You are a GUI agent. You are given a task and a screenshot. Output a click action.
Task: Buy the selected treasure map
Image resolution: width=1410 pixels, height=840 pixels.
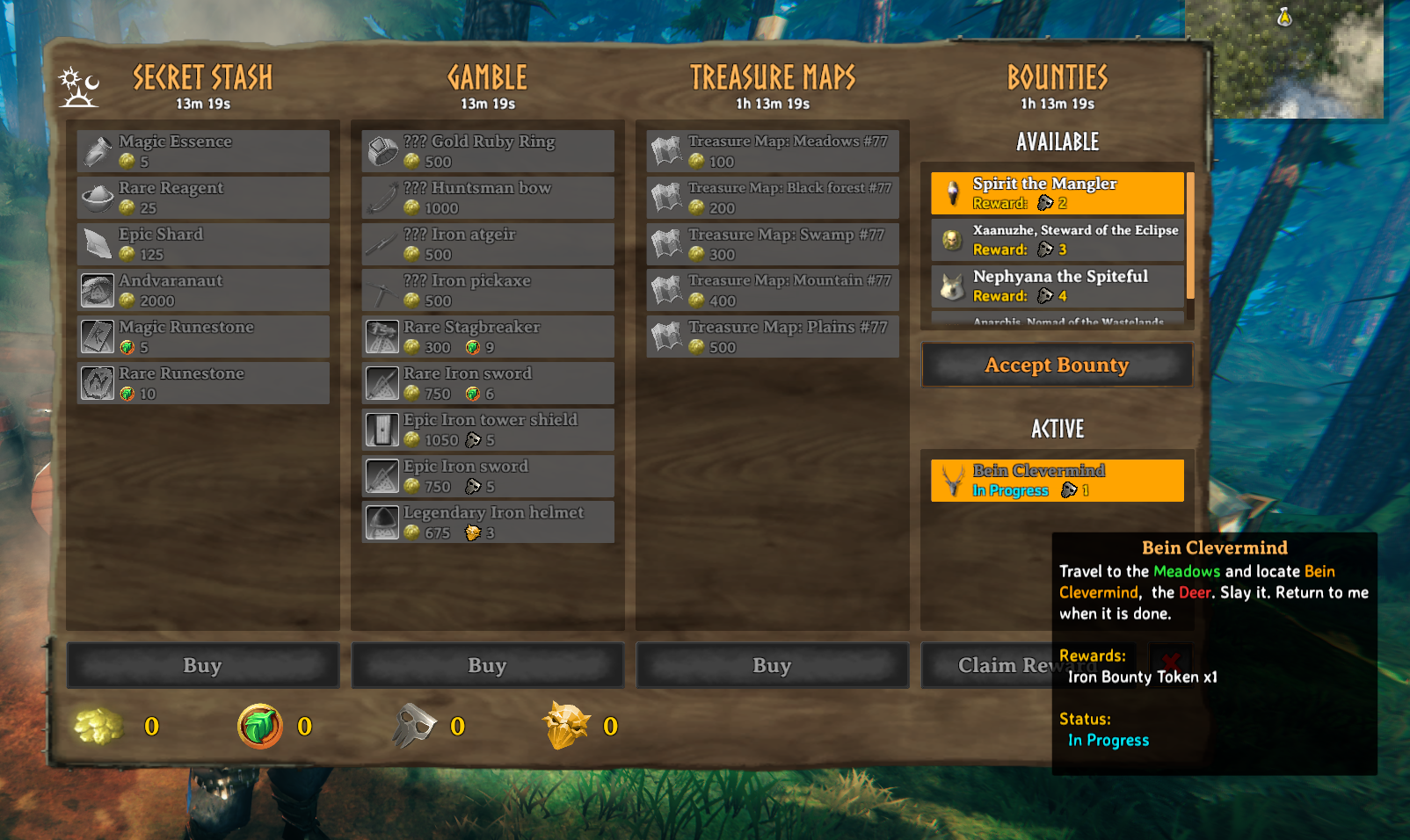pos(773,665)
